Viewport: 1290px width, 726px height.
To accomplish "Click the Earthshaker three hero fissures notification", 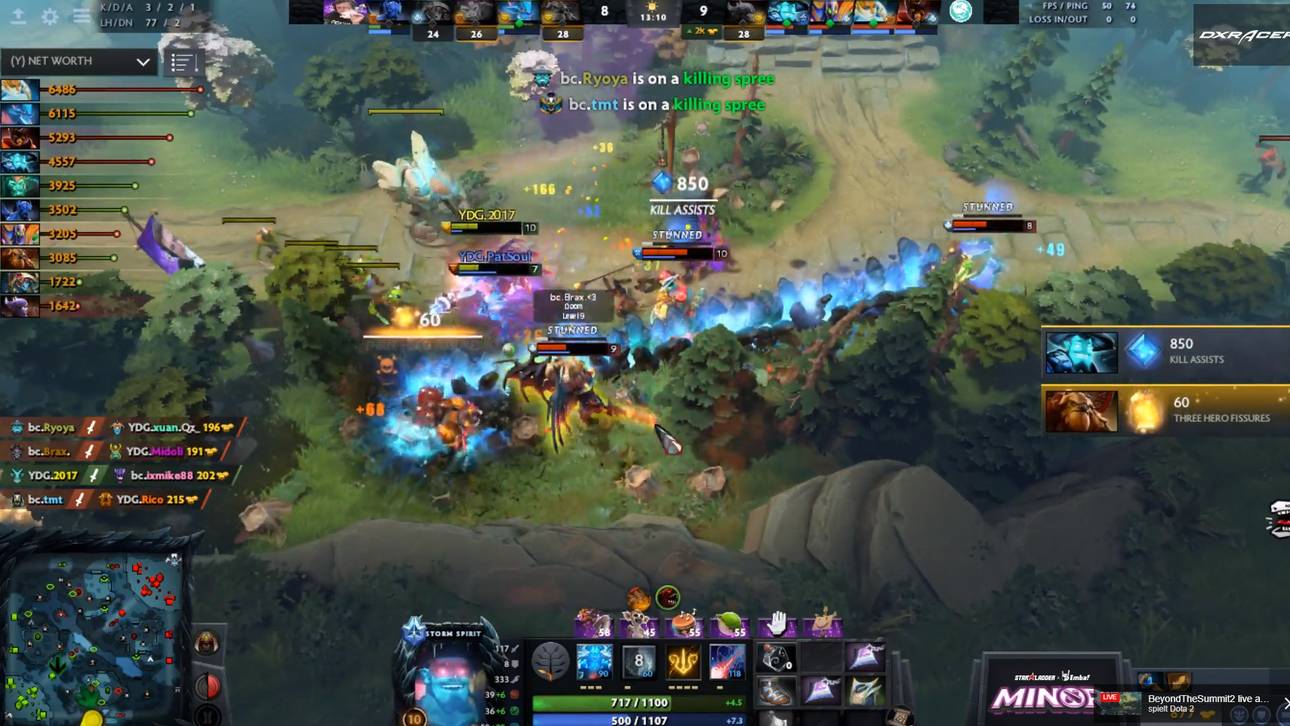I will pos(1165,410).
